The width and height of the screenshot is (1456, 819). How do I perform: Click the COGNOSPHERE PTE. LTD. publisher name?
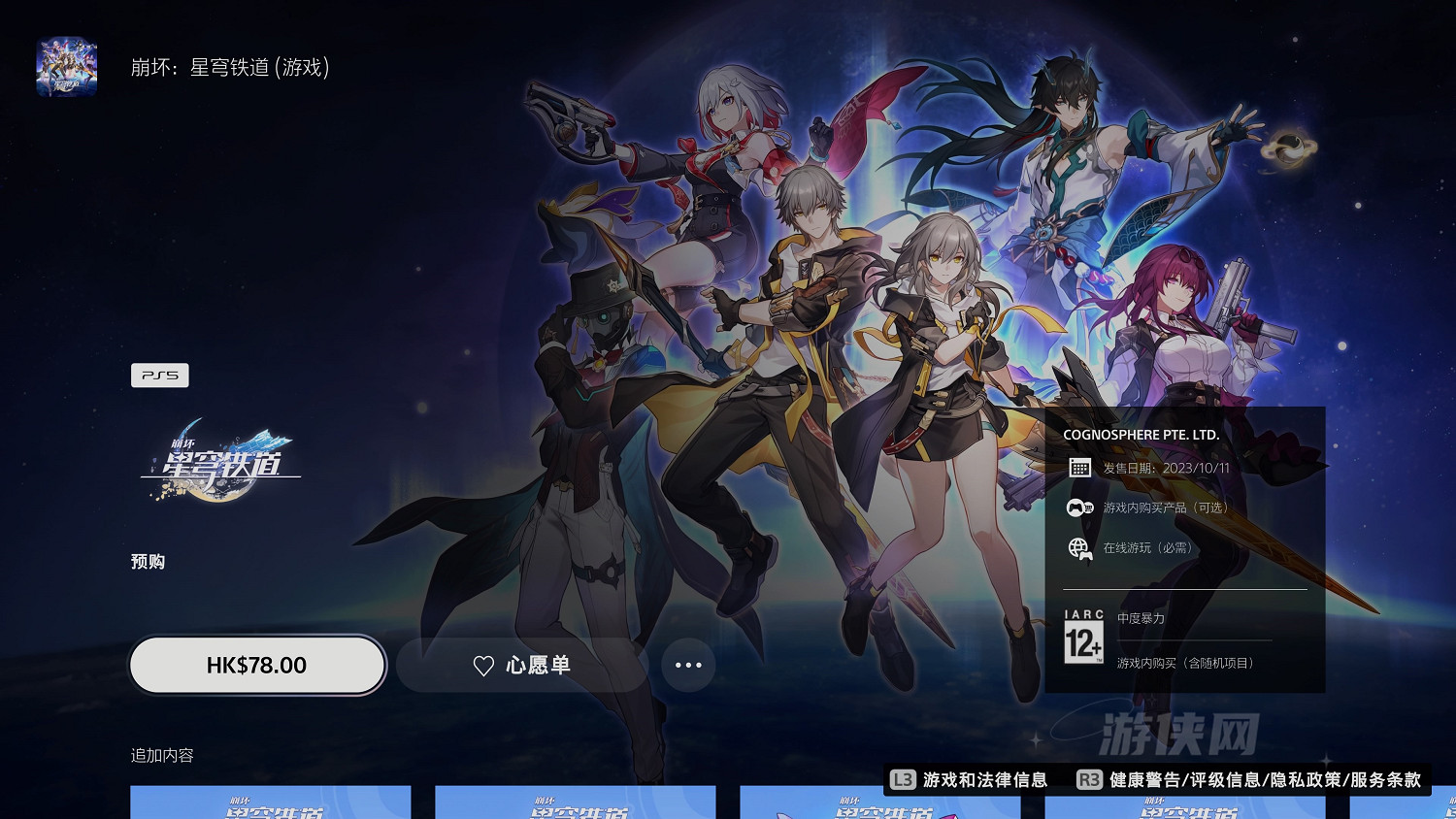tap(1142, 435)
